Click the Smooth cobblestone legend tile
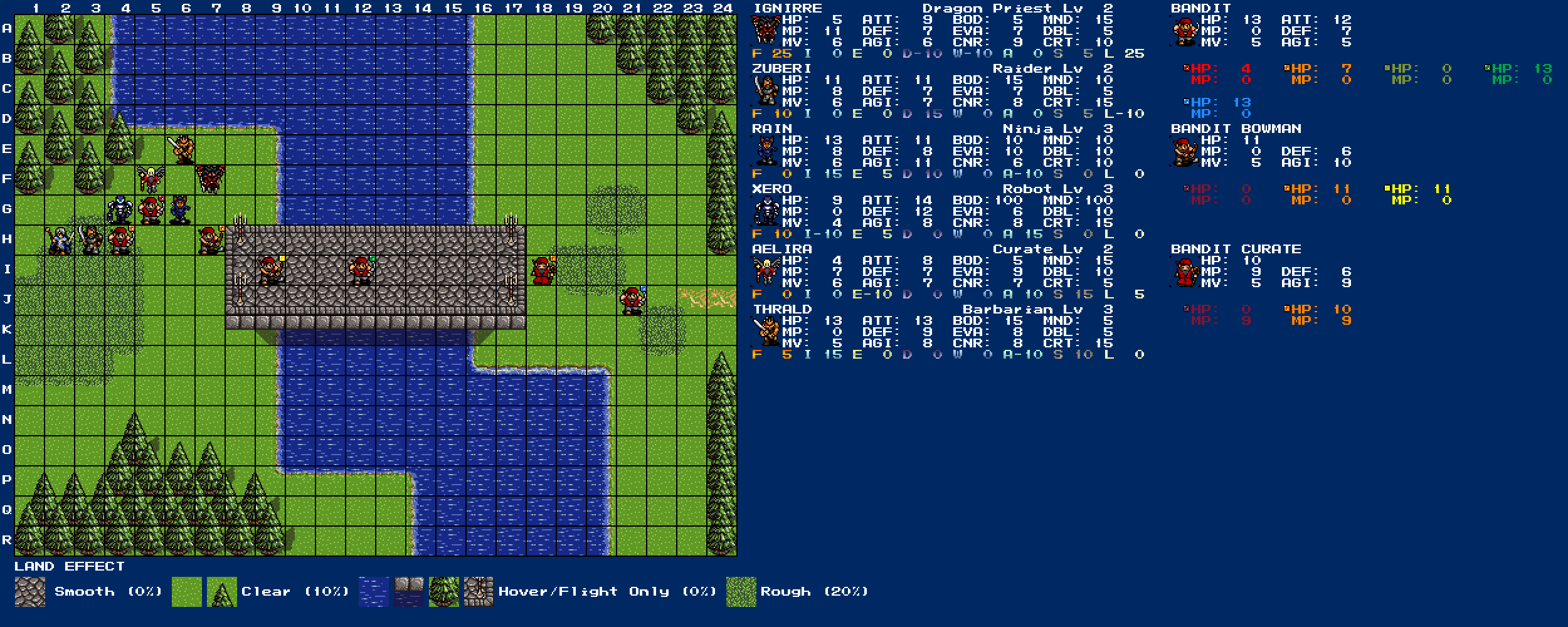 (x=29, y=592)
